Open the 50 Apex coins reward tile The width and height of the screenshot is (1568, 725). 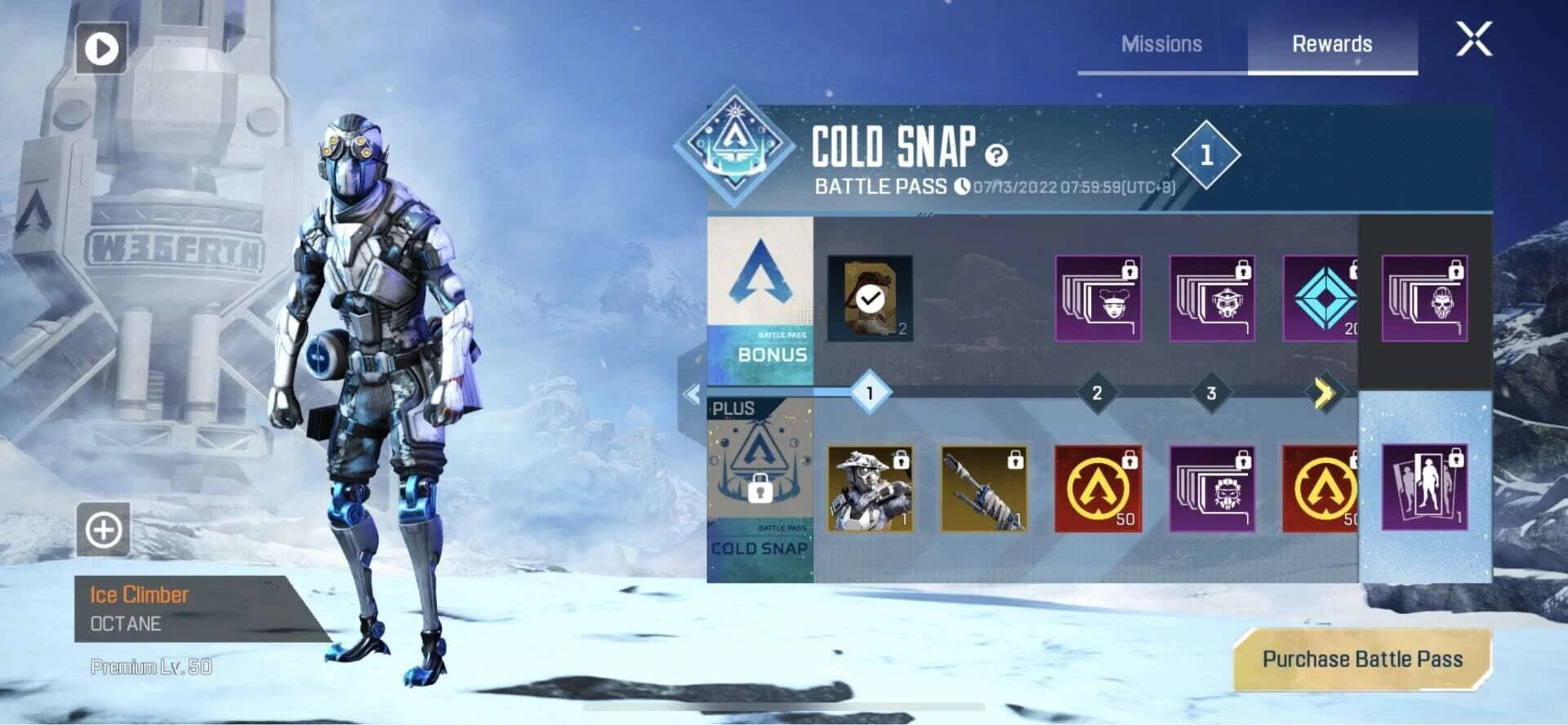pyautogui.click(x=1098, y=489)
